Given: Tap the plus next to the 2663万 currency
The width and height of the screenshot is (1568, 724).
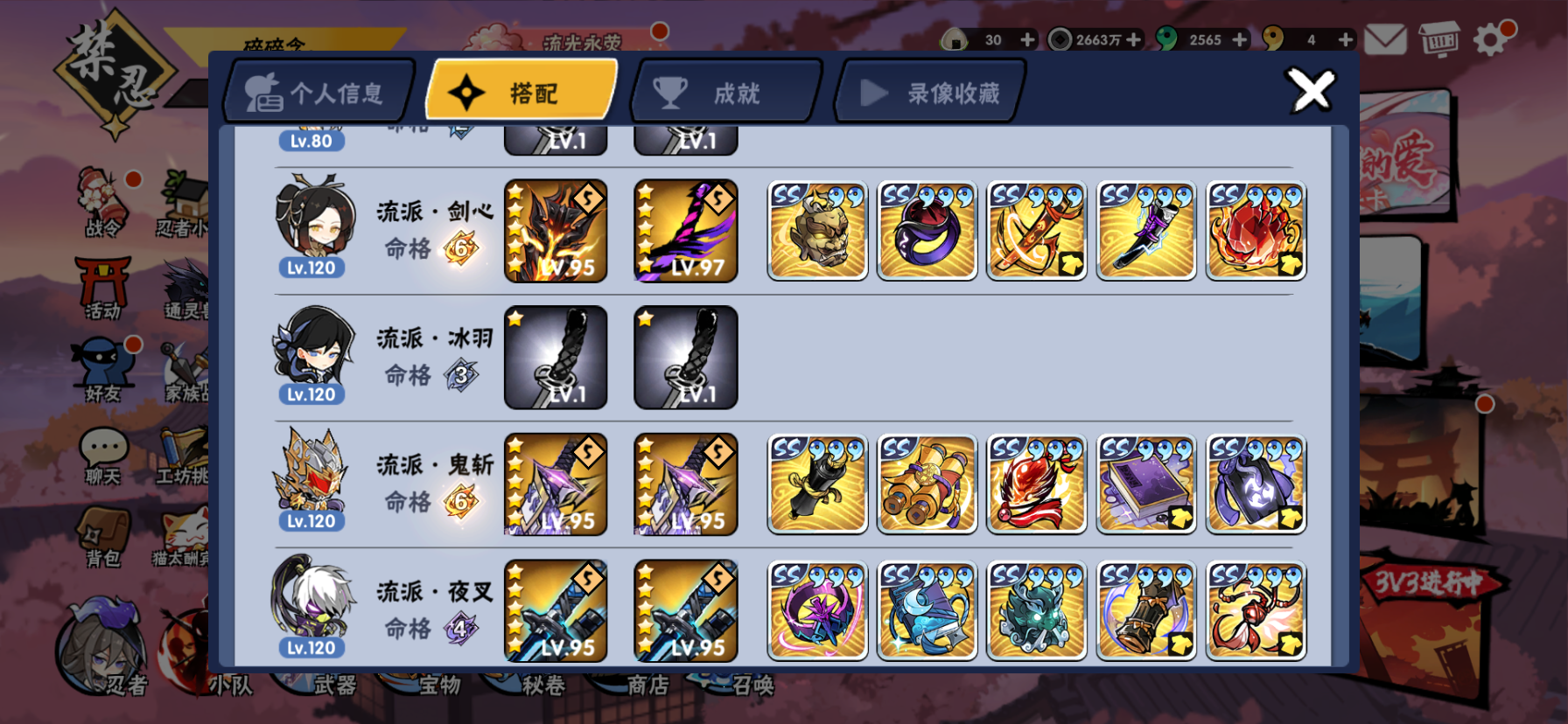Looking at the screenshot, I should (x=1131, y=38).
